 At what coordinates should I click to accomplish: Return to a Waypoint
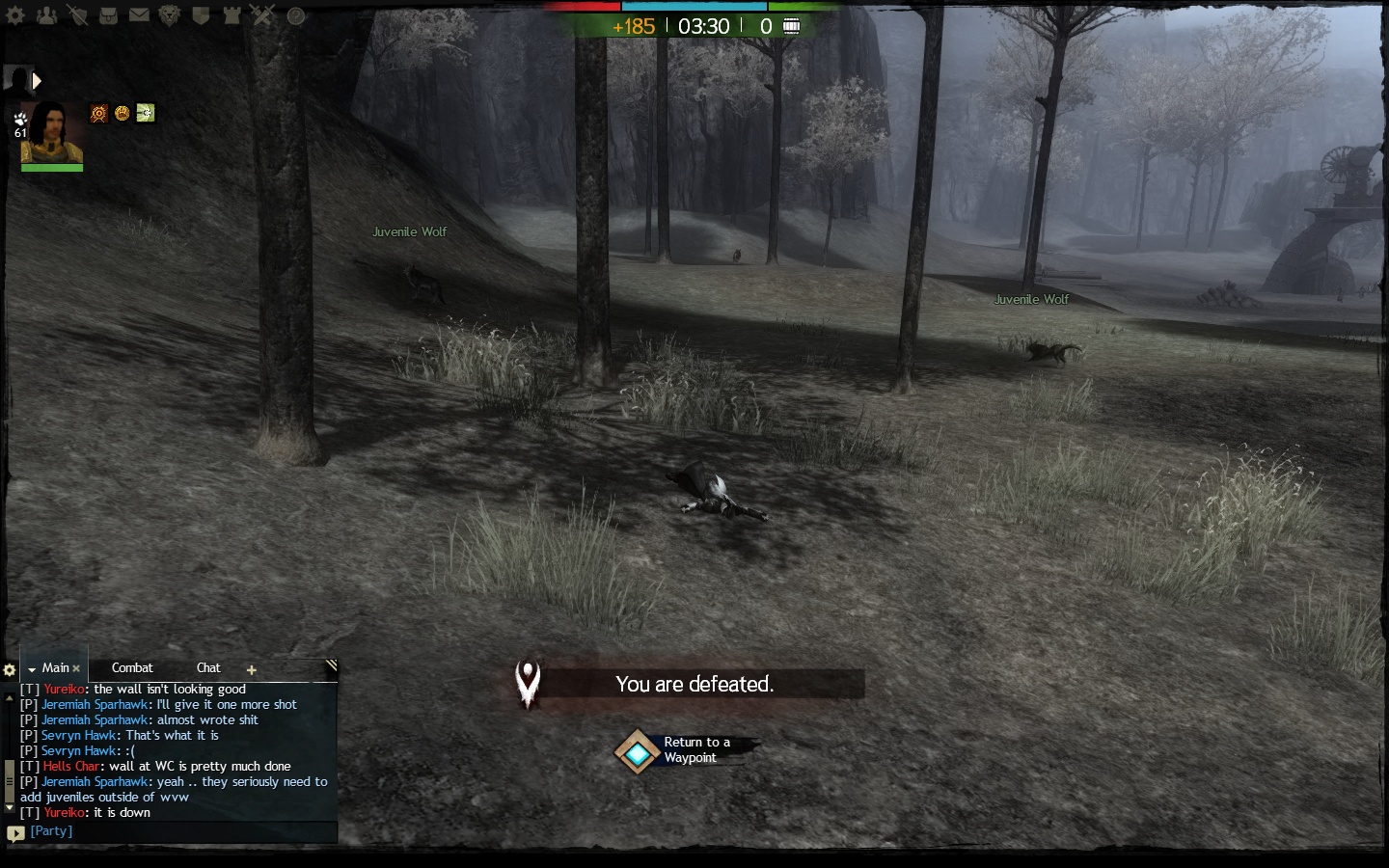coord(638,752)
